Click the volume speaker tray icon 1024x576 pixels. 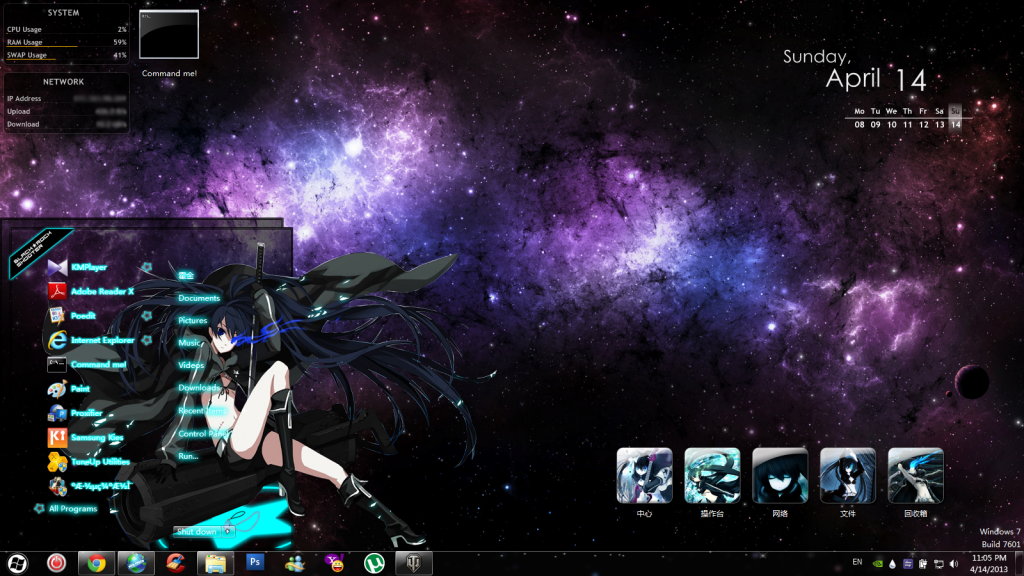(x=953, y=563)
